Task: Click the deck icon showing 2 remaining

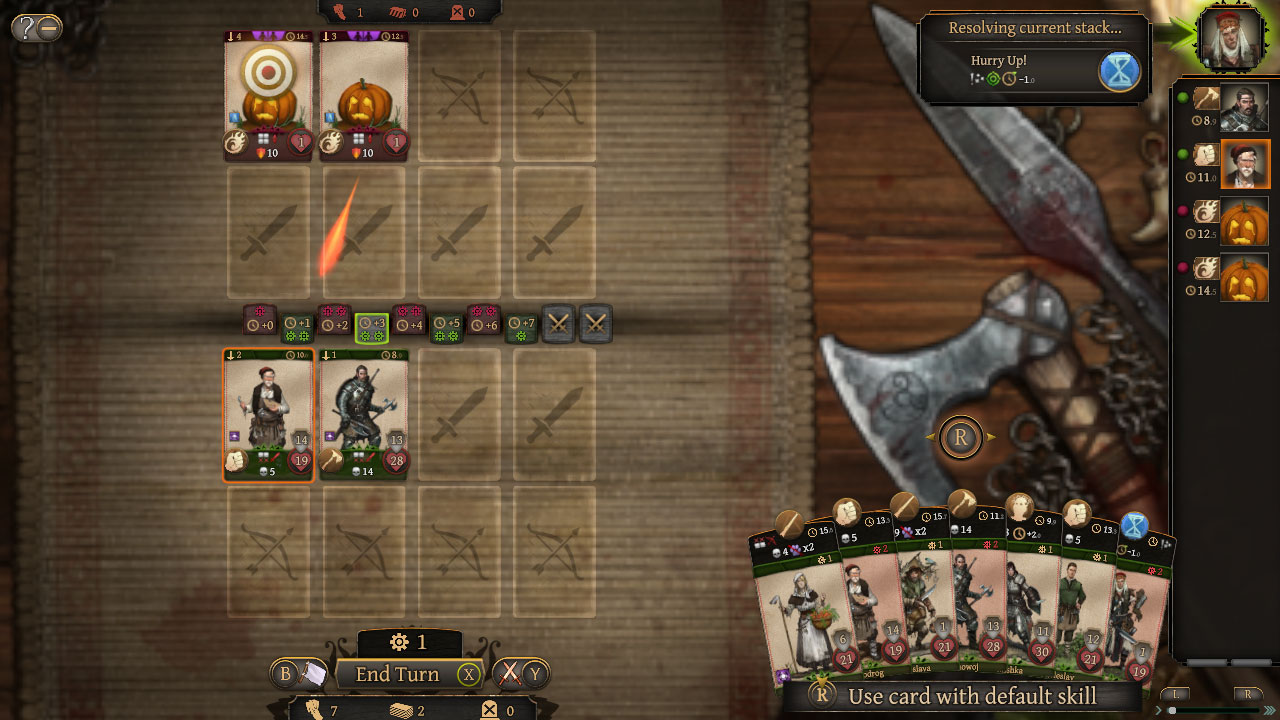Action: point(400,712)
